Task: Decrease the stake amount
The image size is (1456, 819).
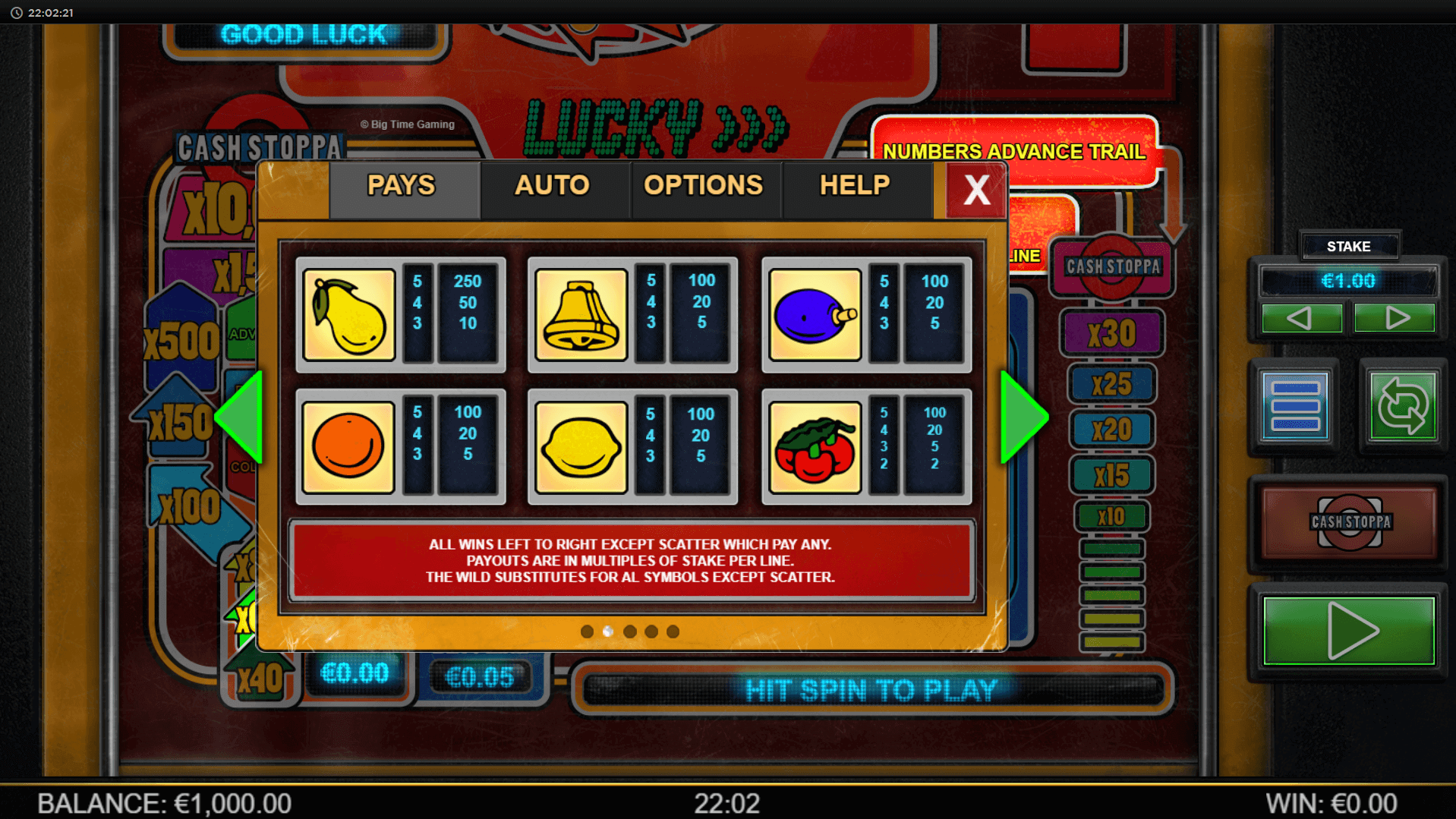Action: (x=1301, y=317)
